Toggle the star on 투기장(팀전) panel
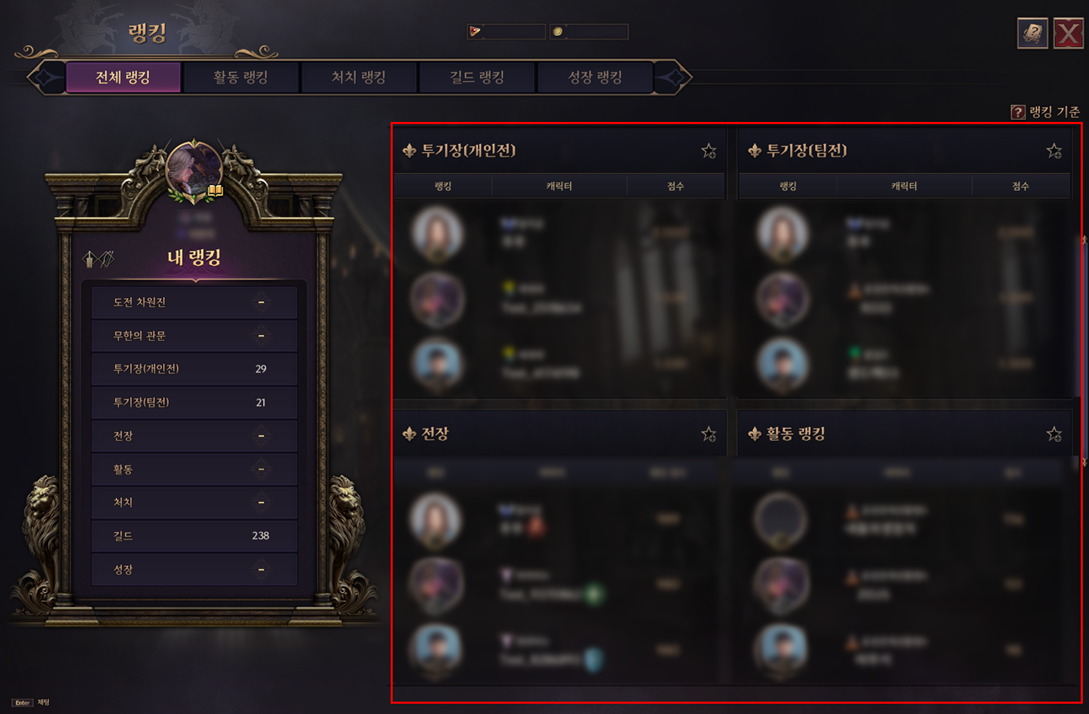Viewport: 1089px width, 714px height. (x=1054, y=151)
